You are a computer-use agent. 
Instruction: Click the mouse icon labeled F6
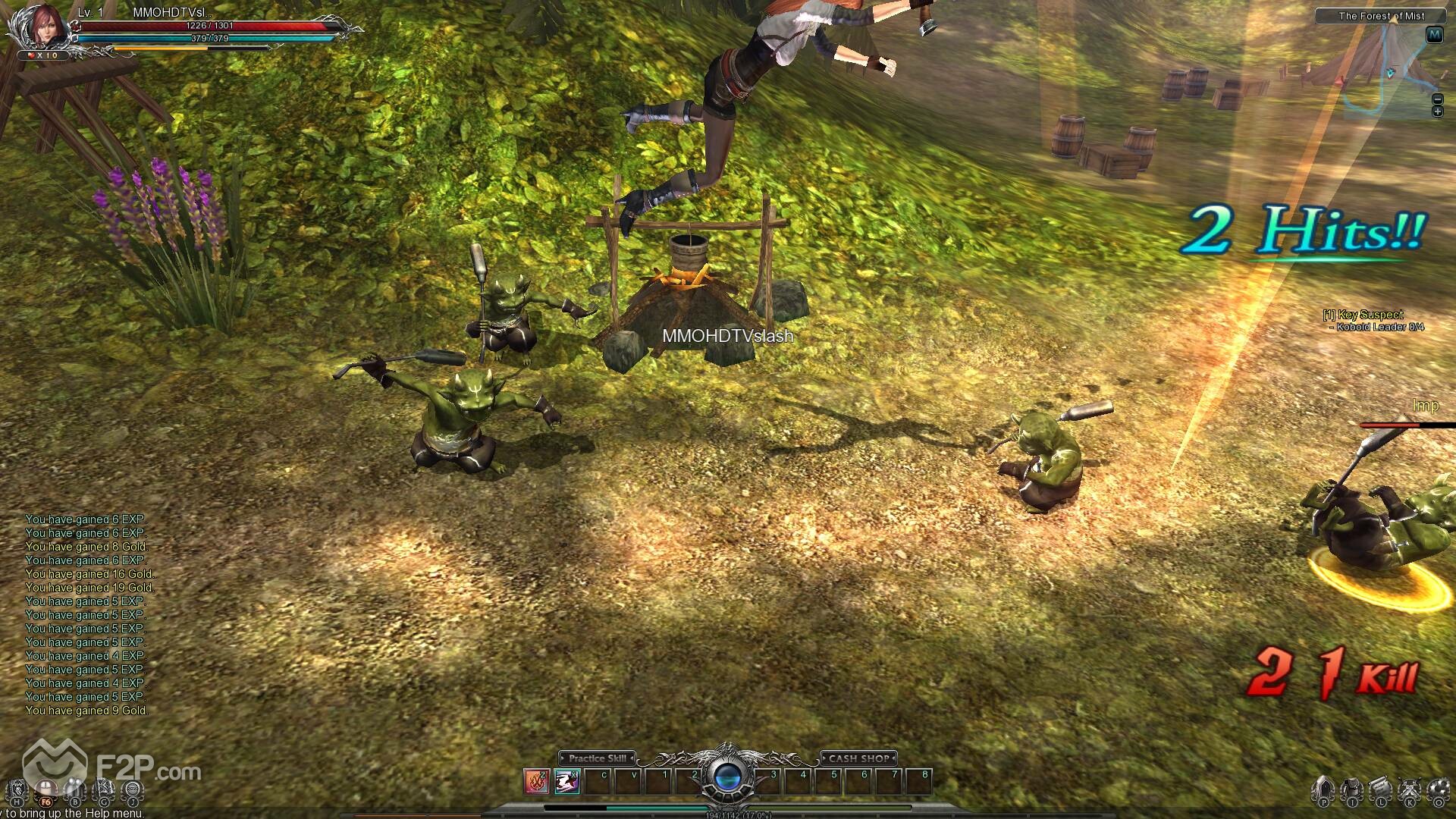45,790
